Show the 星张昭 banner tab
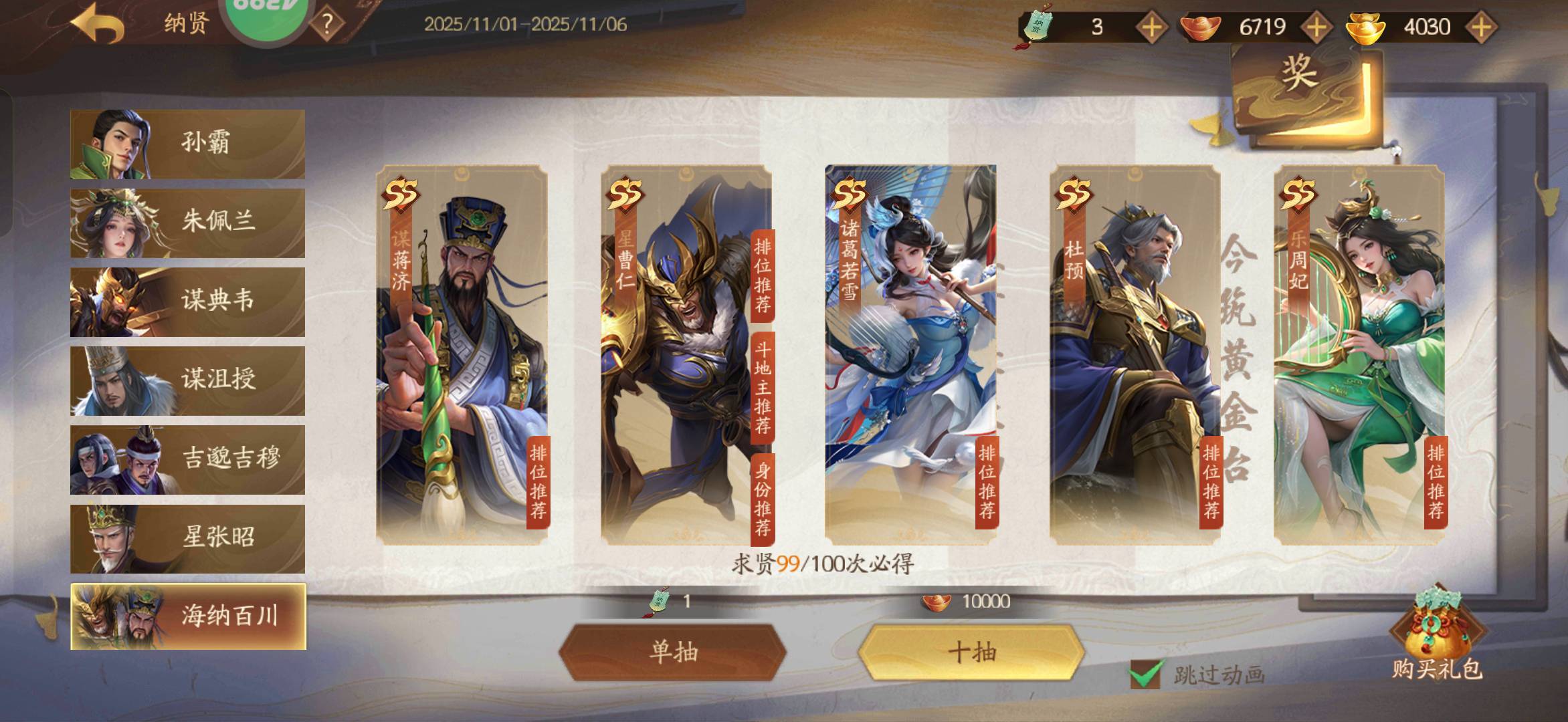 [x=187, y=538]
